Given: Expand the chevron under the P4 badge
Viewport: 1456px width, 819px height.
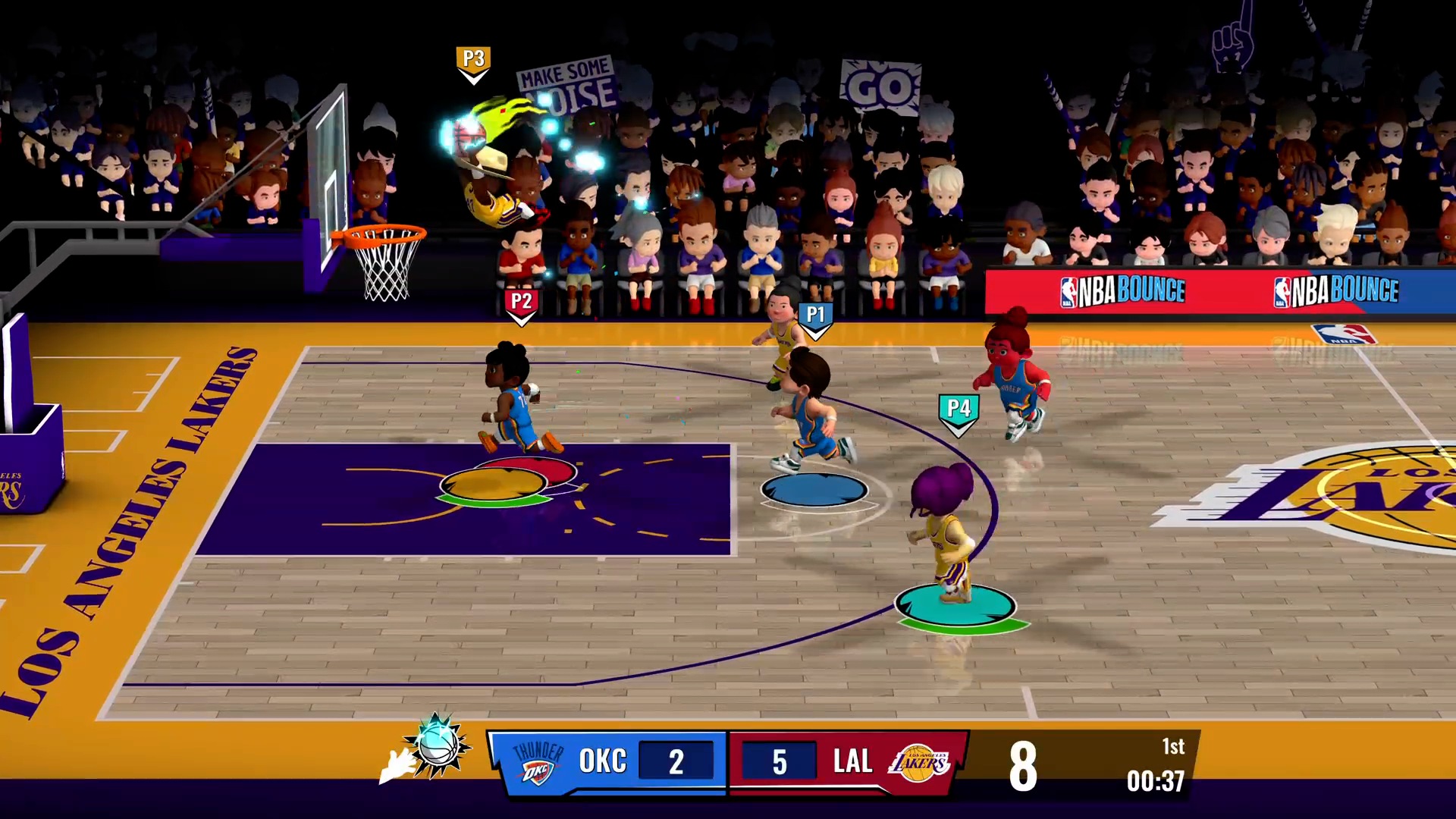Looking at the screenshot, I should tap(957, 428).
